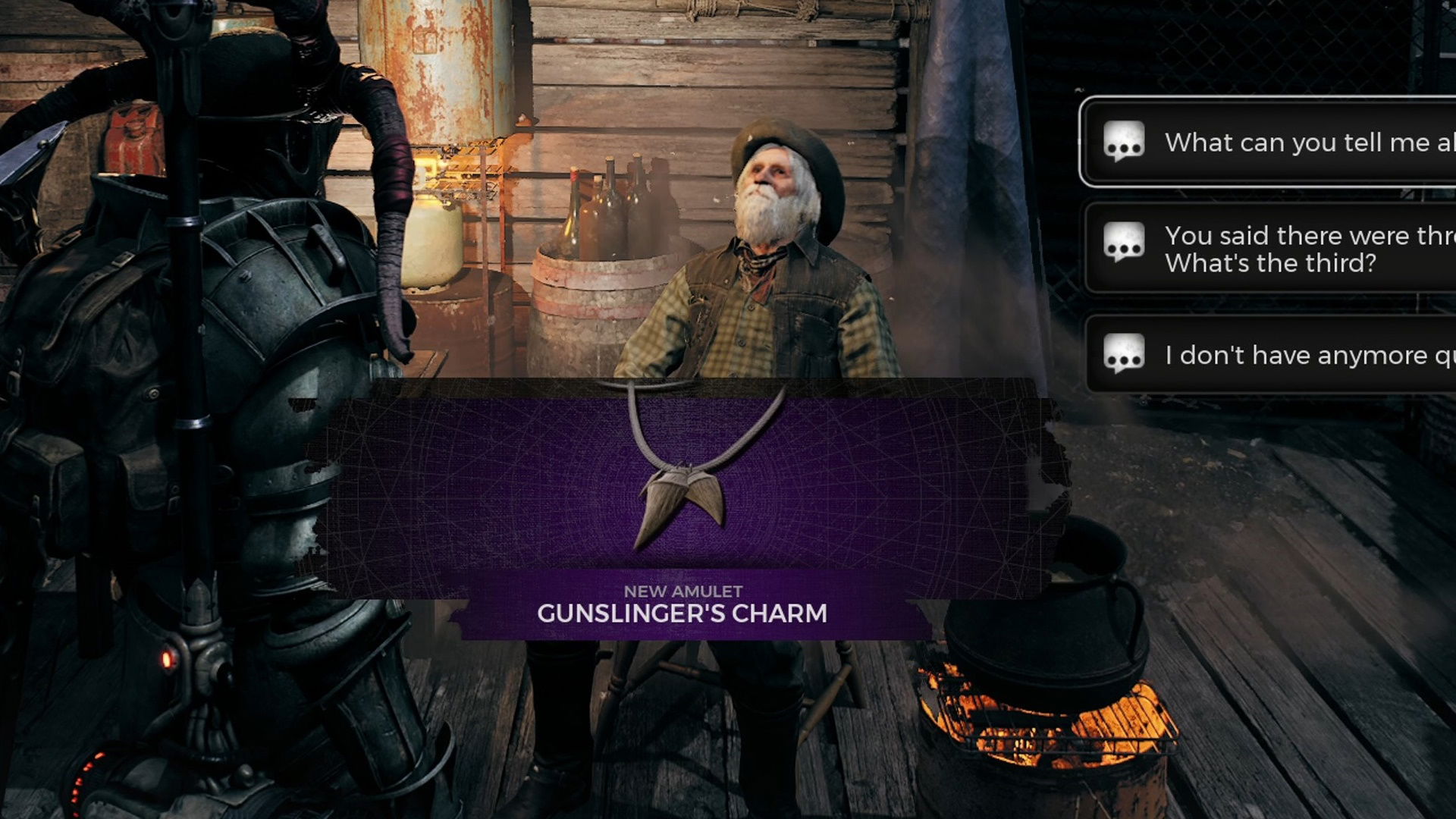This screenshot has height=819, width=1456.
Task: Select "I don't have anymore questions" option
Action: coord(1289,355)
